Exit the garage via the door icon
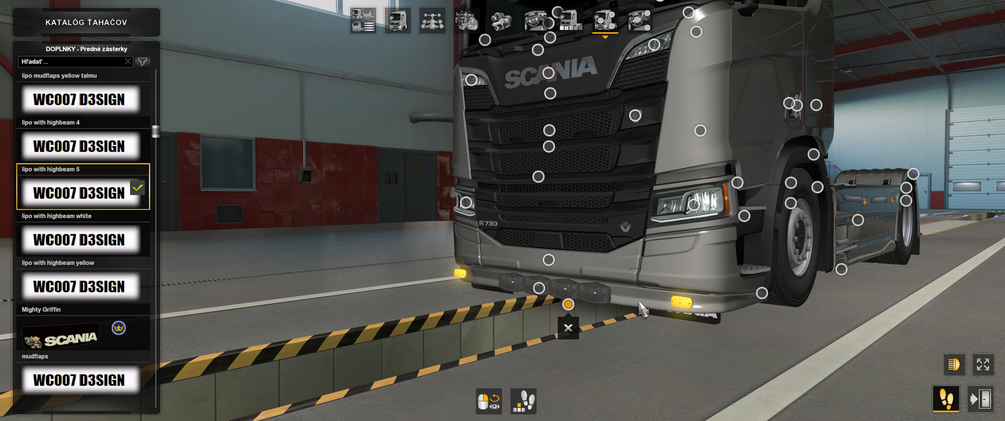 click(980, 399)
